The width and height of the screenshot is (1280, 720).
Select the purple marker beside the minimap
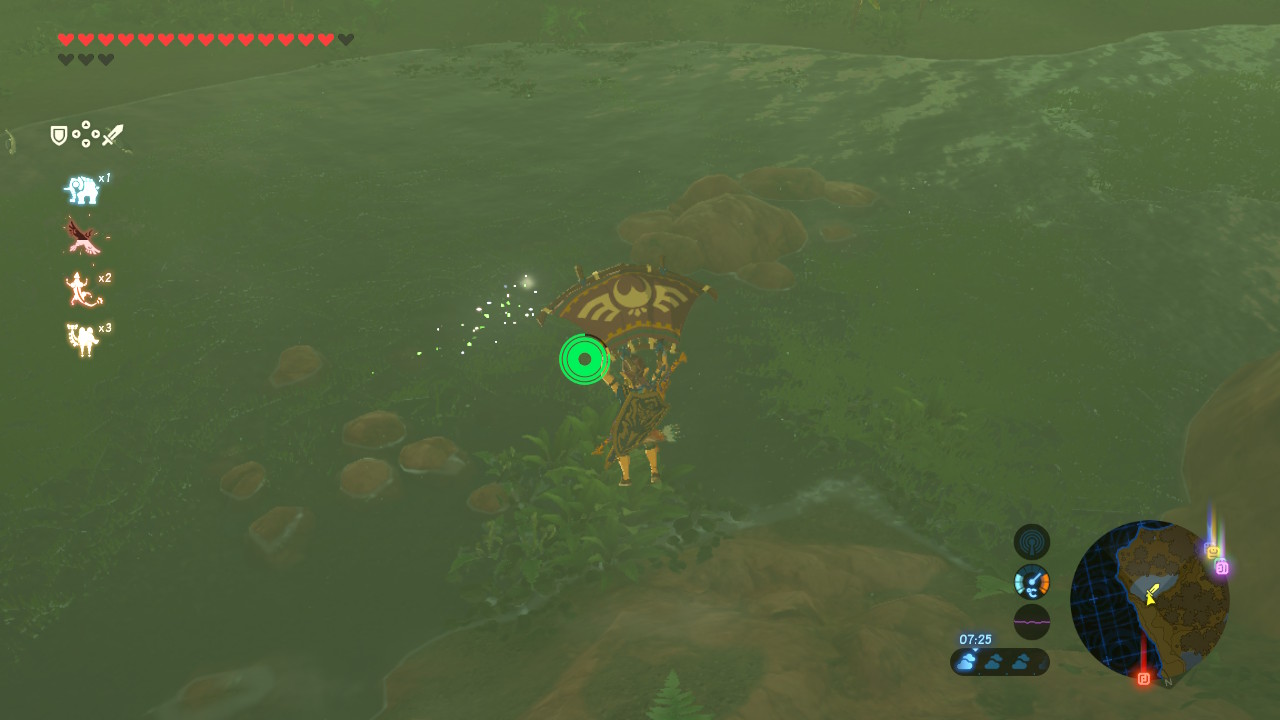(1222, 567)
